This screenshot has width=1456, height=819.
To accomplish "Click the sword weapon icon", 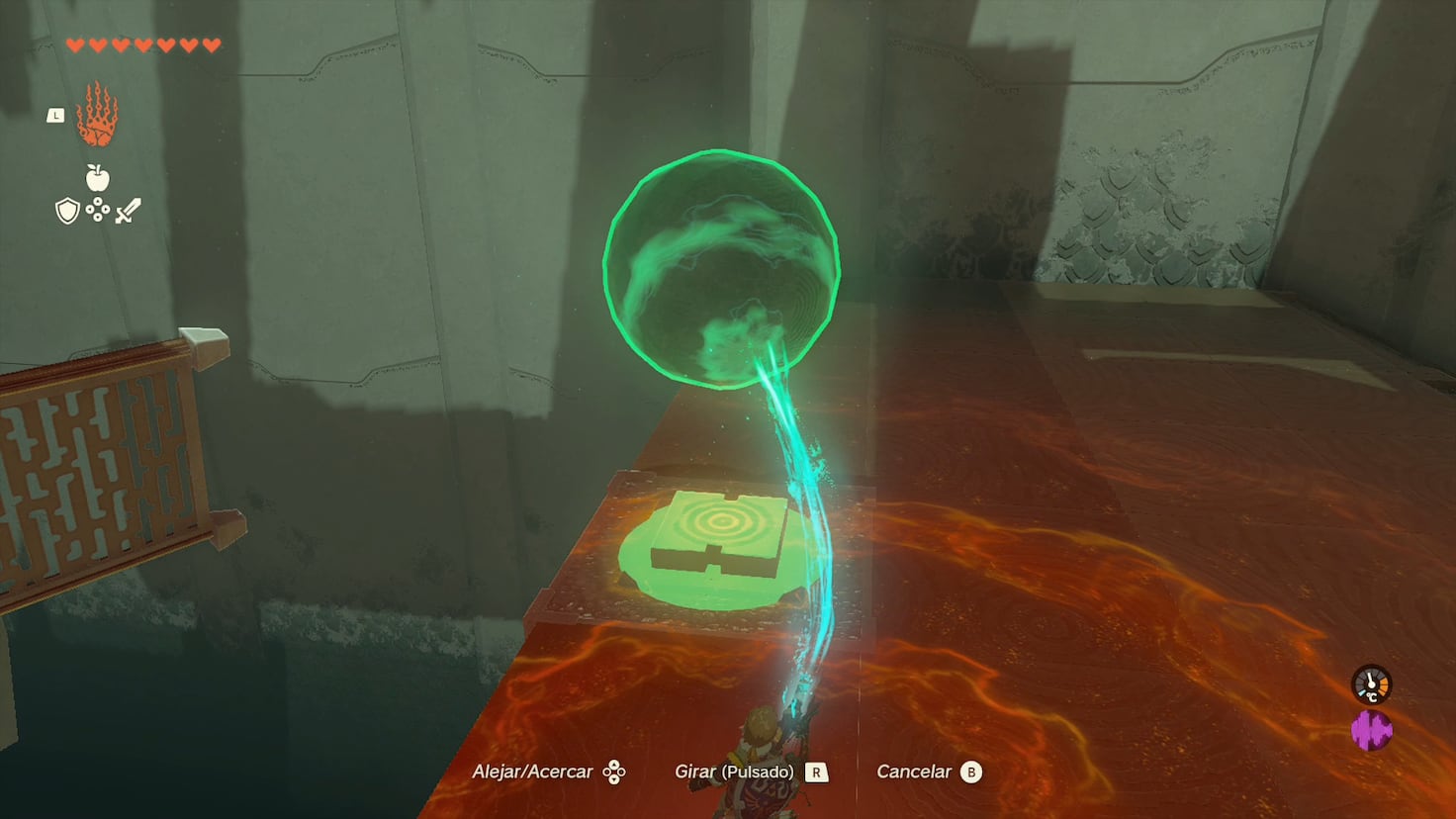I will point(126,210).
